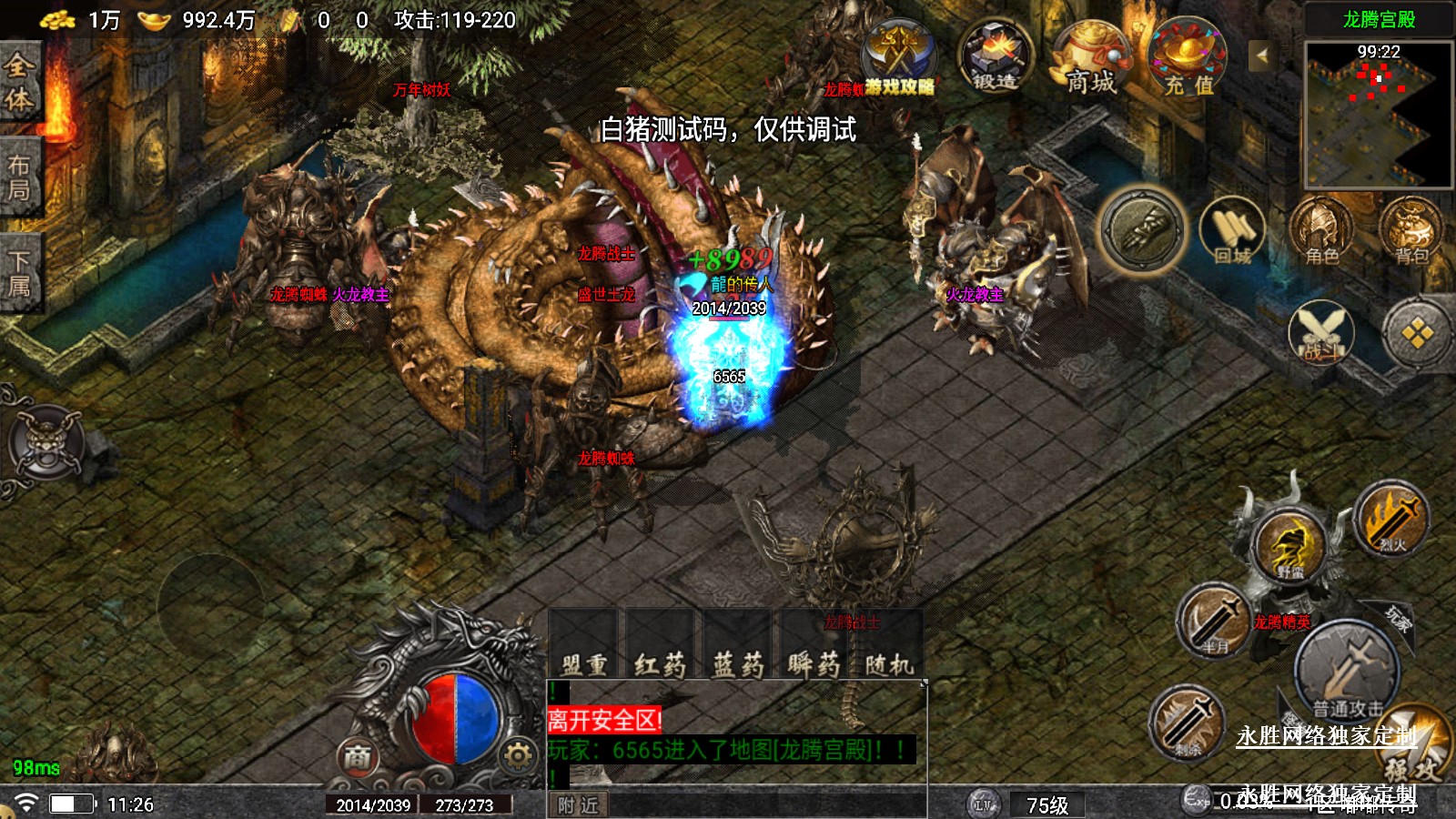Use the 回城 return-to-town scroll
The image size is (1456, 819).
coord(1233,233)
